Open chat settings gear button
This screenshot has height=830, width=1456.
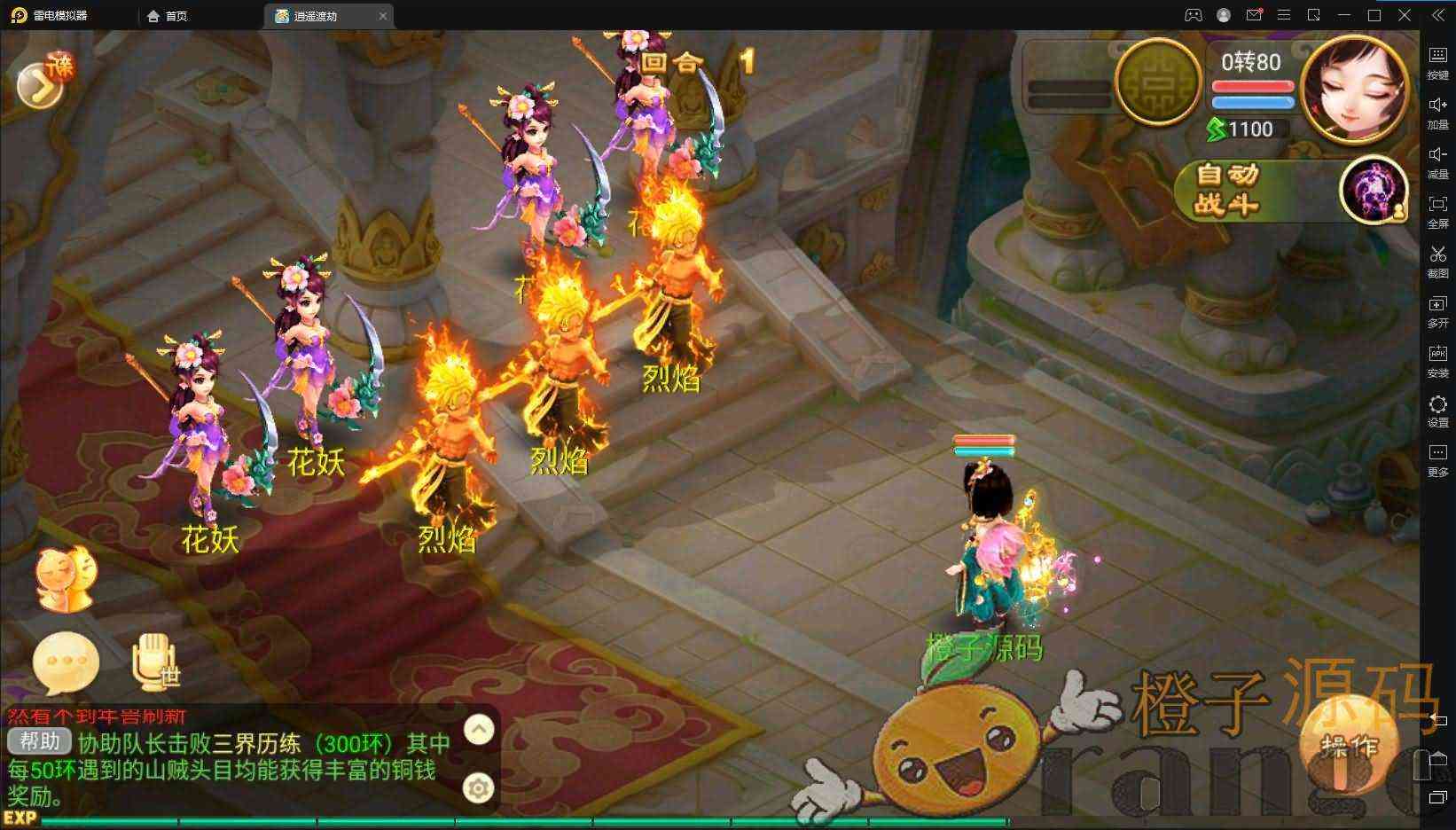[x=479, y=787]
